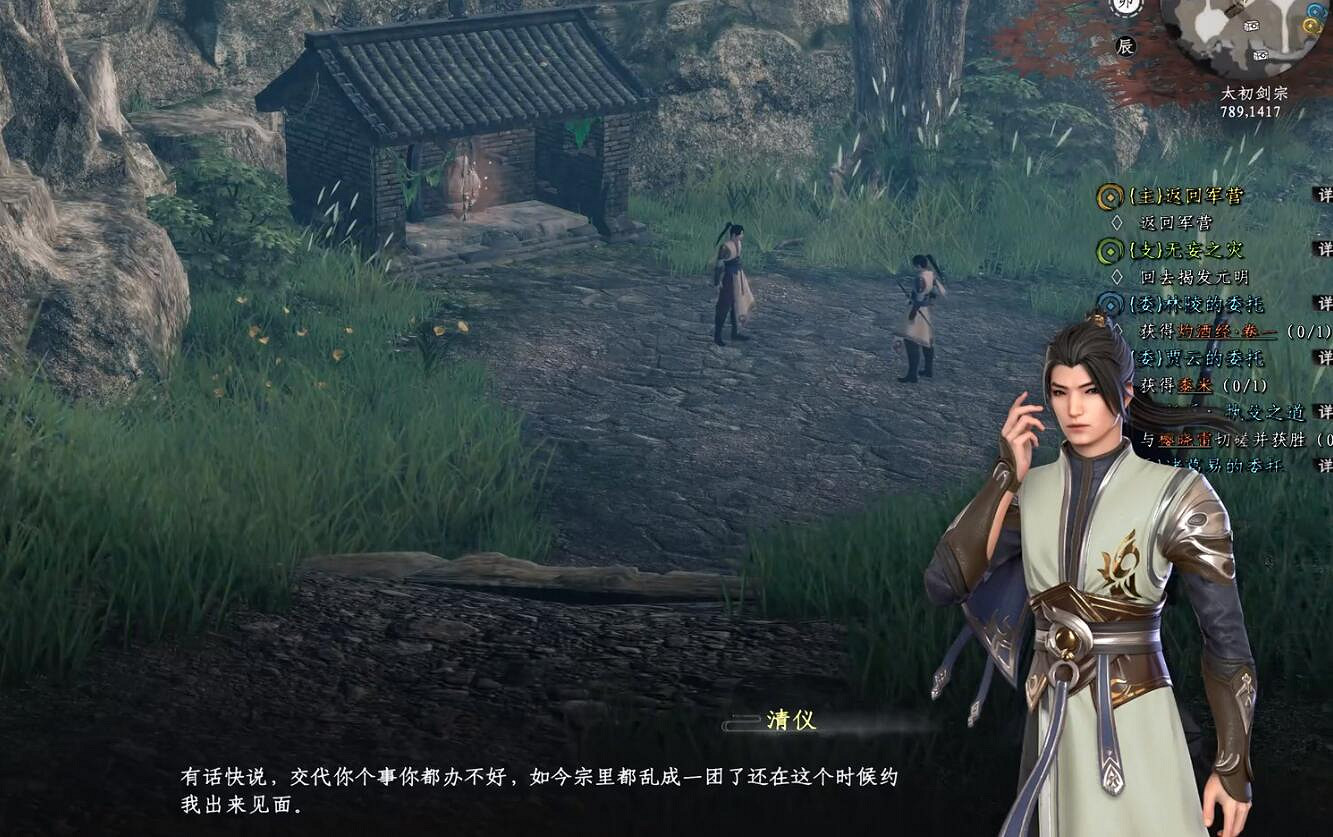Open the blue compass icon on the minimap
This screenshot has width=1333, height=837.
pos(1315,11)
